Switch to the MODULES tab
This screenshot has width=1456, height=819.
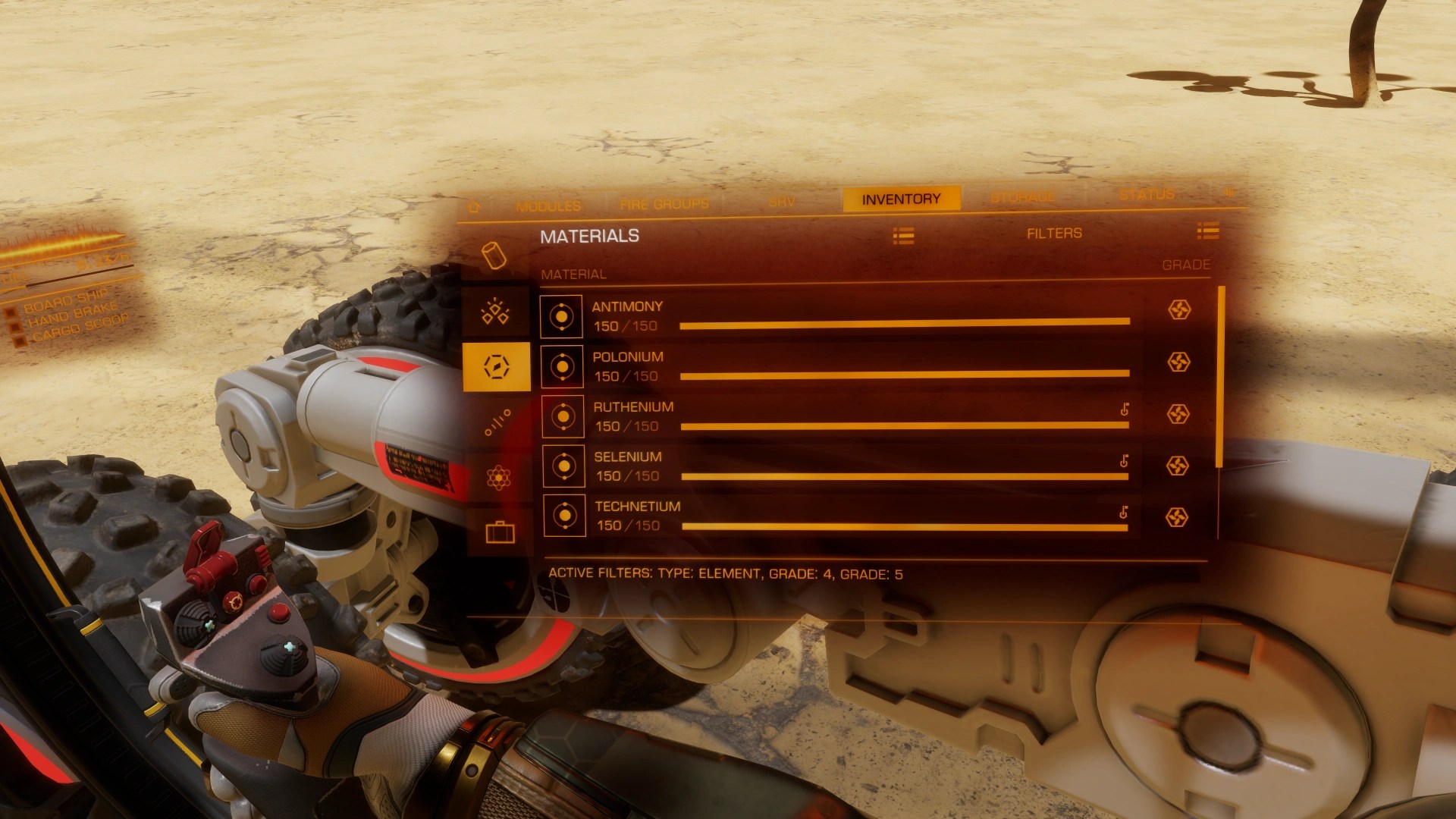549,205
